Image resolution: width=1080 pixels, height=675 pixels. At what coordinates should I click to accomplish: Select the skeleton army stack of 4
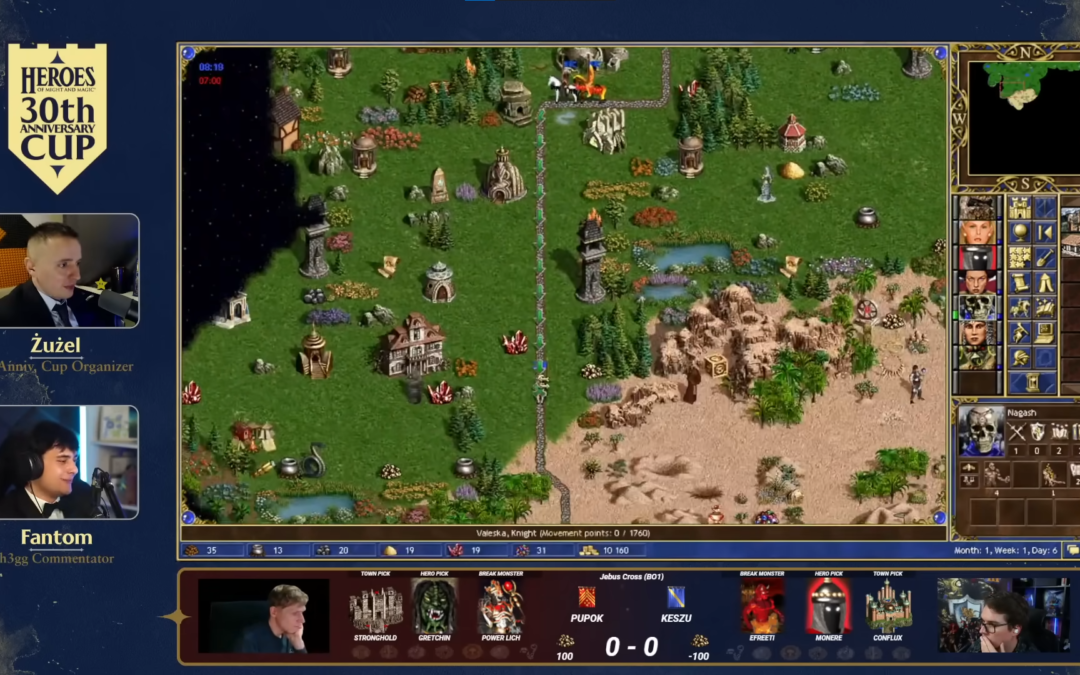pos(995,477)
